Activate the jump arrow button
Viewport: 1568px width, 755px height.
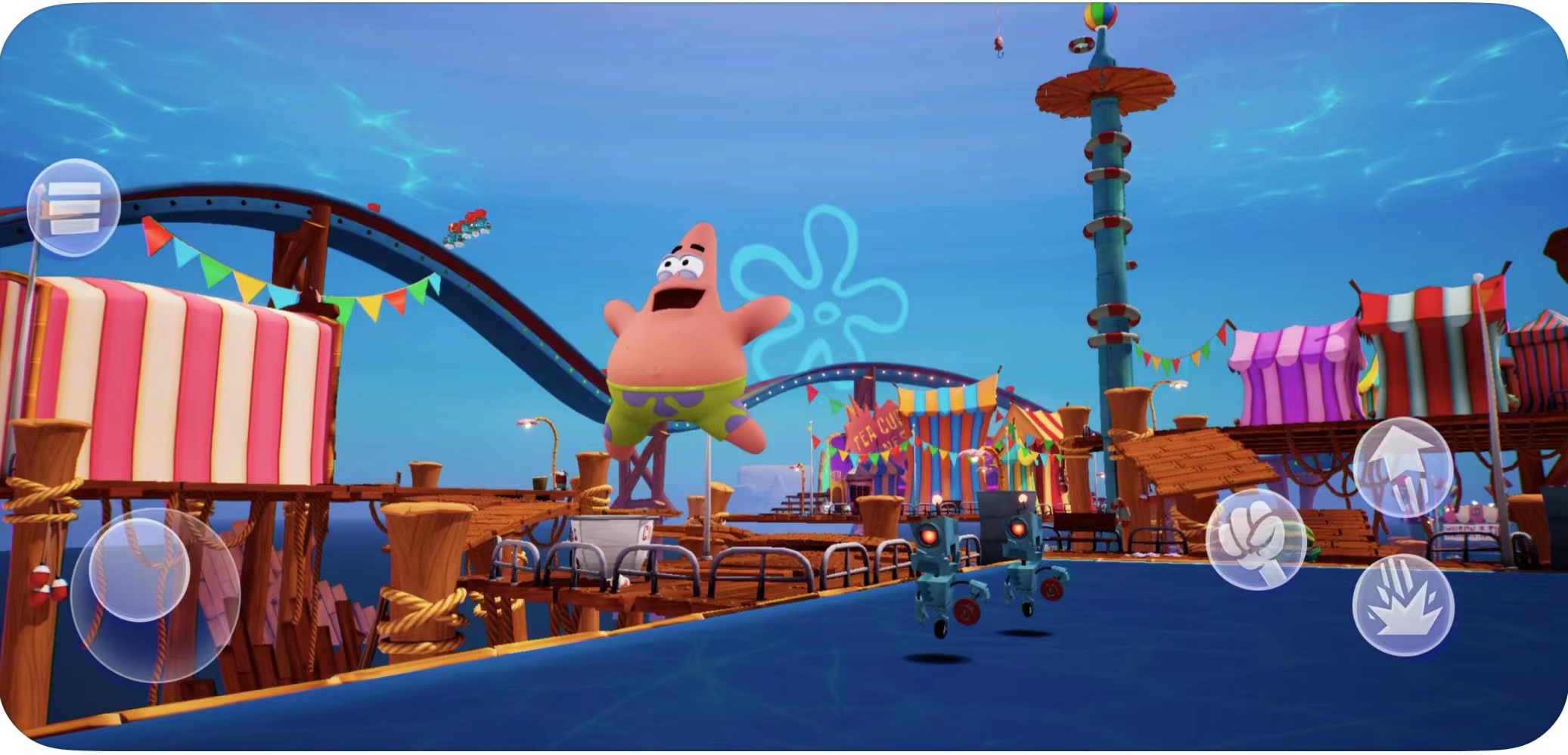pos(1402,466)
